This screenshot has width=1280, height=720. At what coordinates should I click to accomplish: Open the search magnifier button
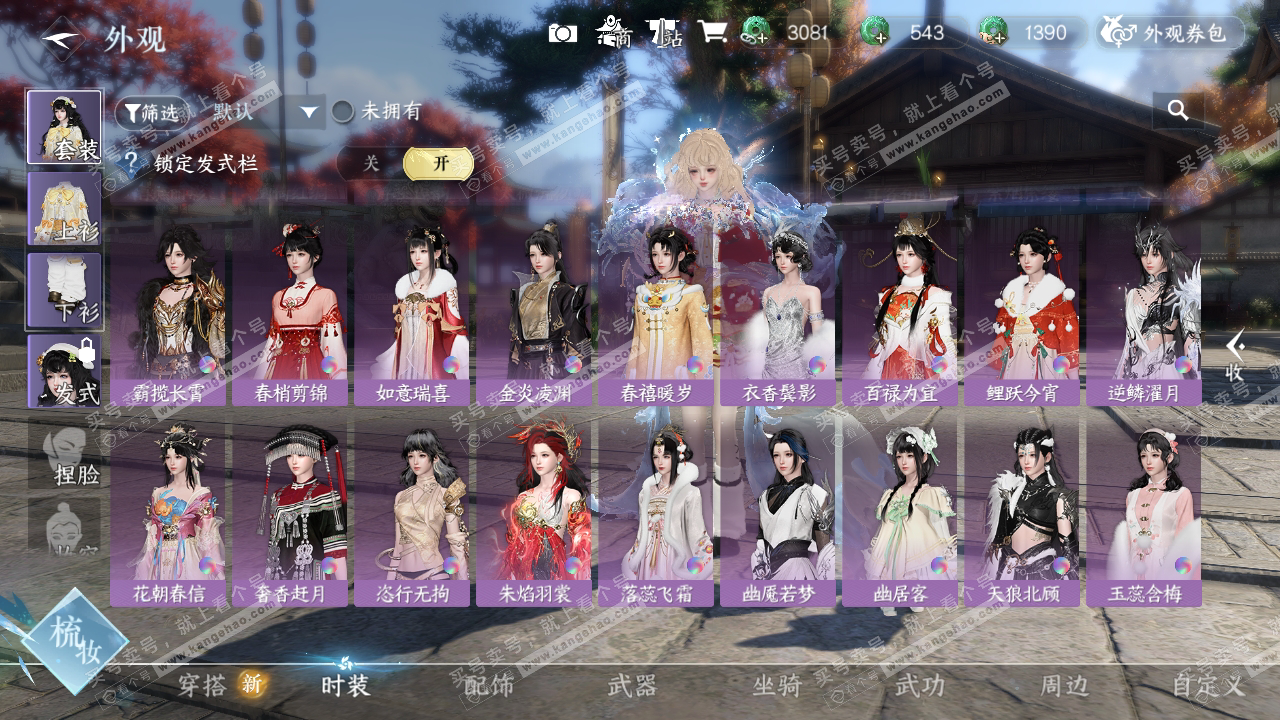tap(1178, 110)
